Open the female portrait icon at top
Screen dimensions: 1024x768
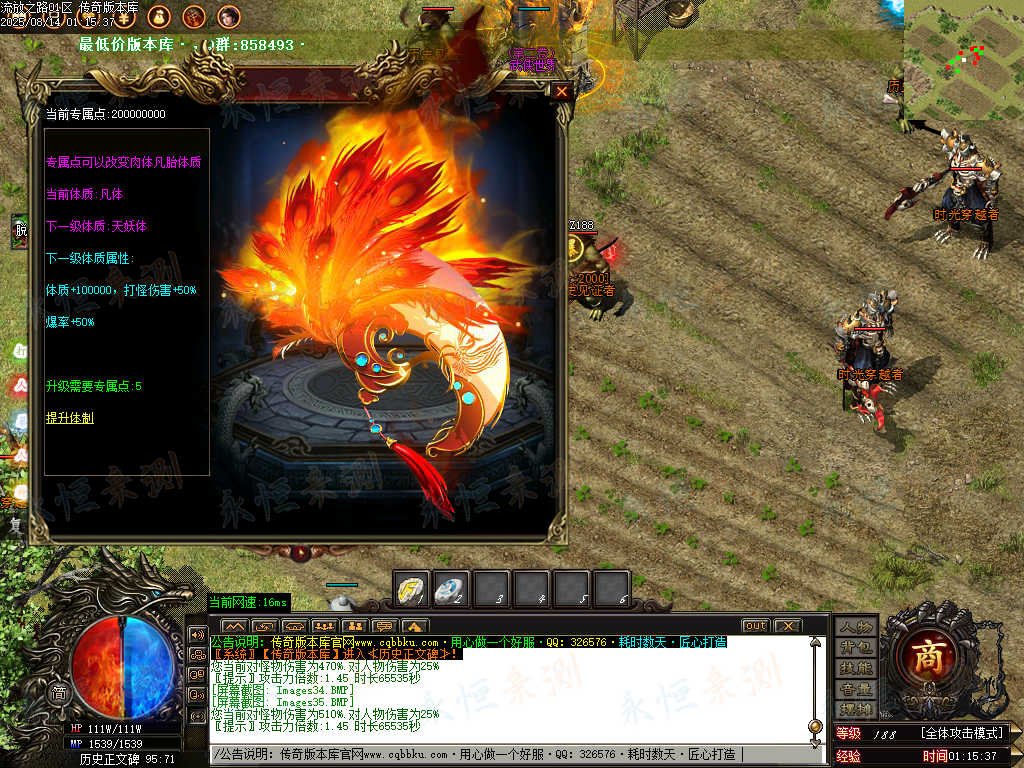tap(228, 16)
